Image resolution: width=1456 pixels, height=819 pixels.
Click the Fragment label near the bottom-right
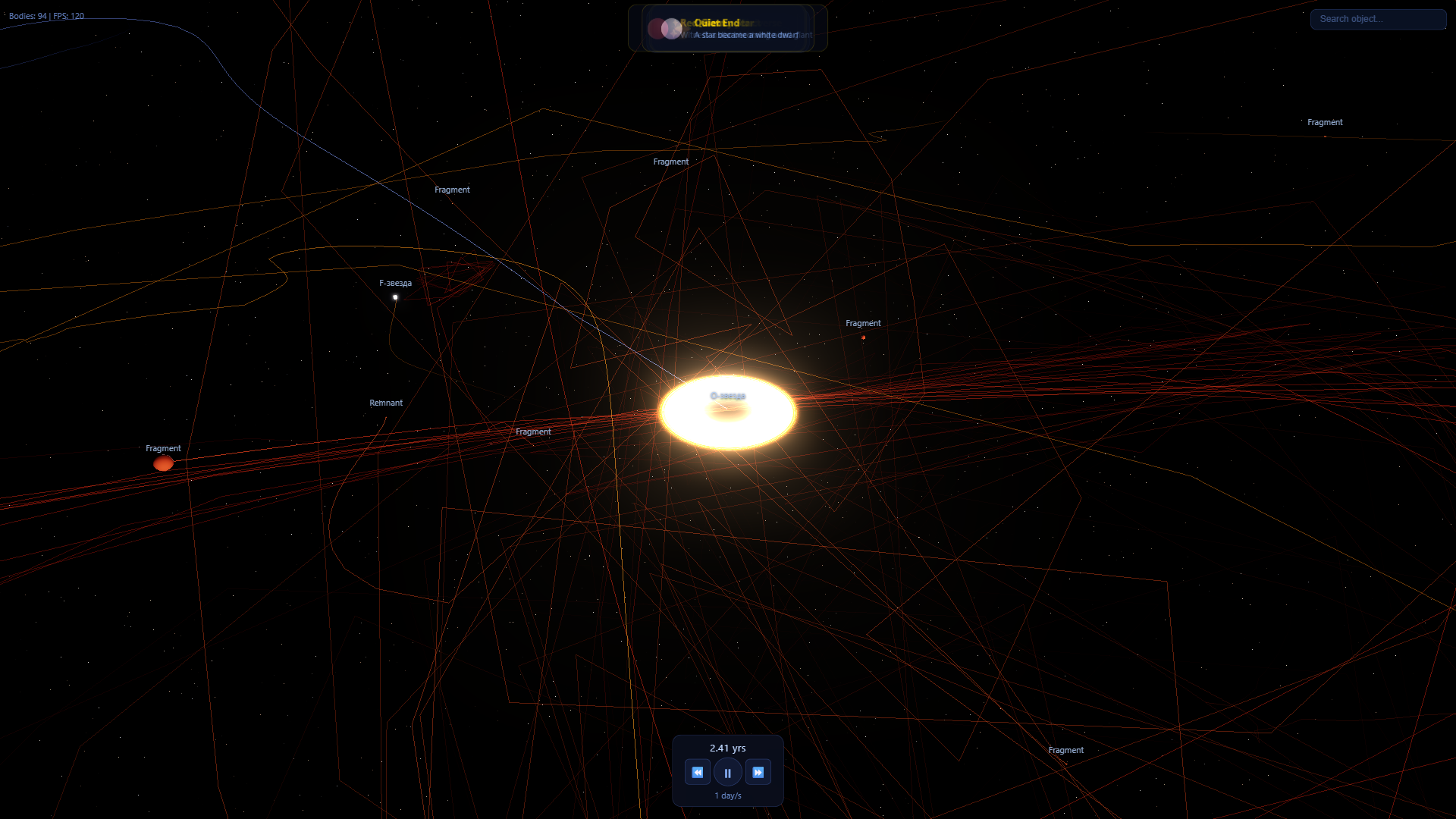coord(1066,749)
